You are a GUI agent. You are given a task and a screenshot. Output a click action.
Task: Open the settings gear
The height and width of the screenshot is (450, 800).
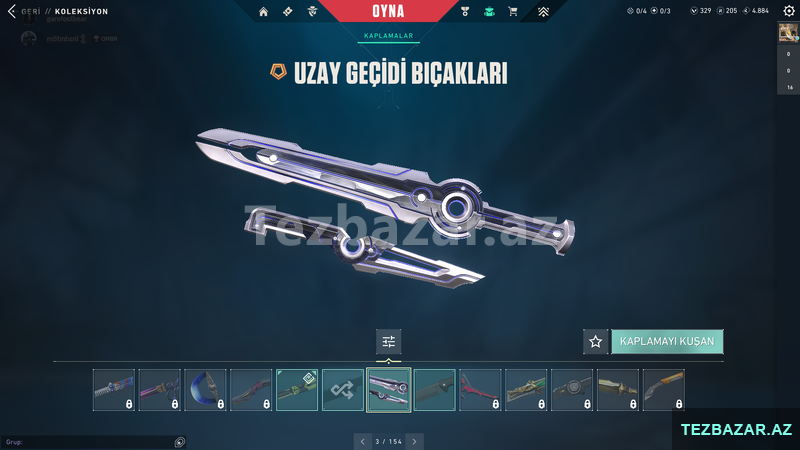(x=787, y=11)
